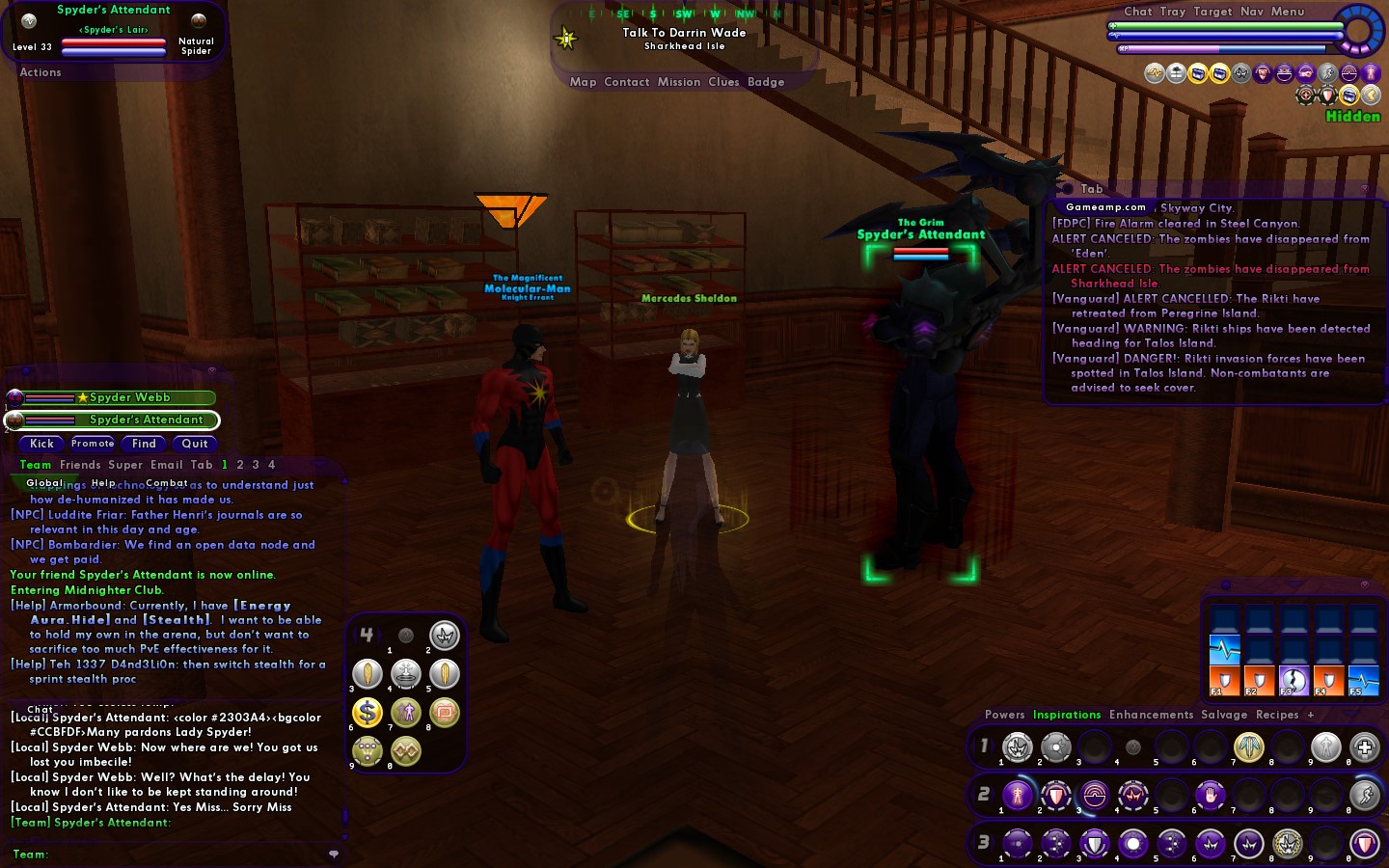Open the Map from the nav bar
This screenshot has height=868, width=1389.
pos(583,82)
